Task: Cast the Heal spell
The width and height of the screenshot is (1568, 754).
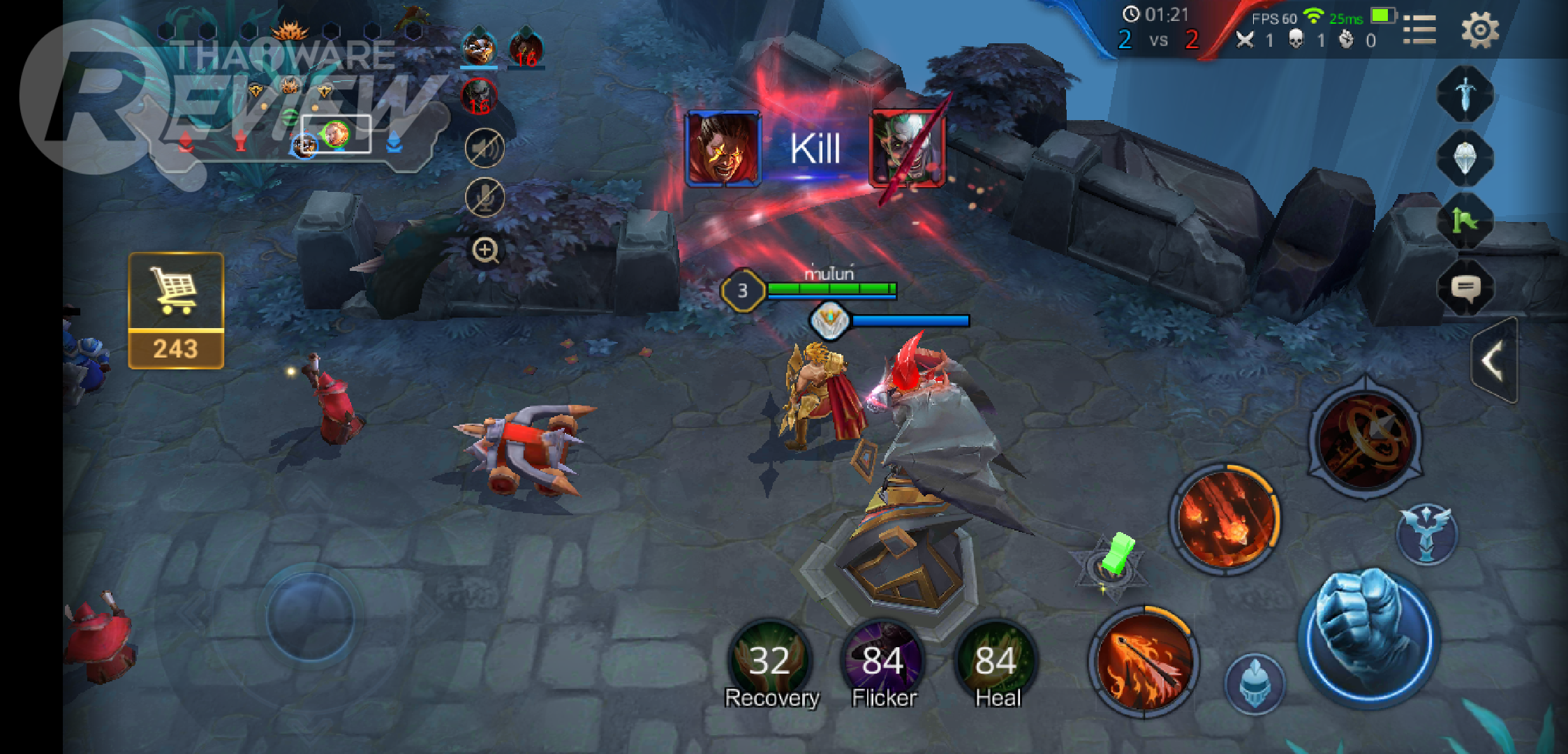Action: click(996, 660)
